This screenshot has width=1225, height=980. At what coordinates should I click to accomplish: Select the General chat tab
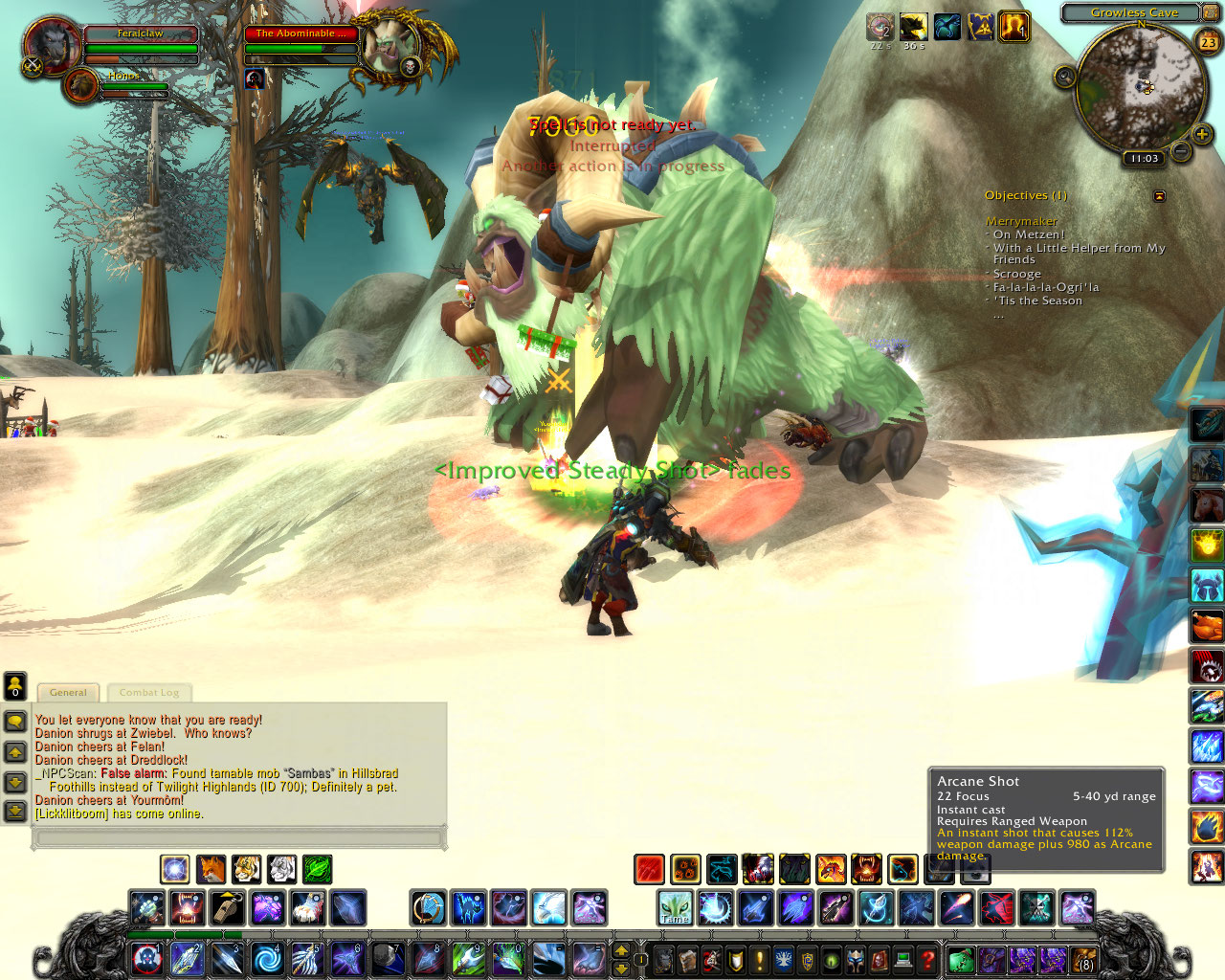[x=67, y=692]
